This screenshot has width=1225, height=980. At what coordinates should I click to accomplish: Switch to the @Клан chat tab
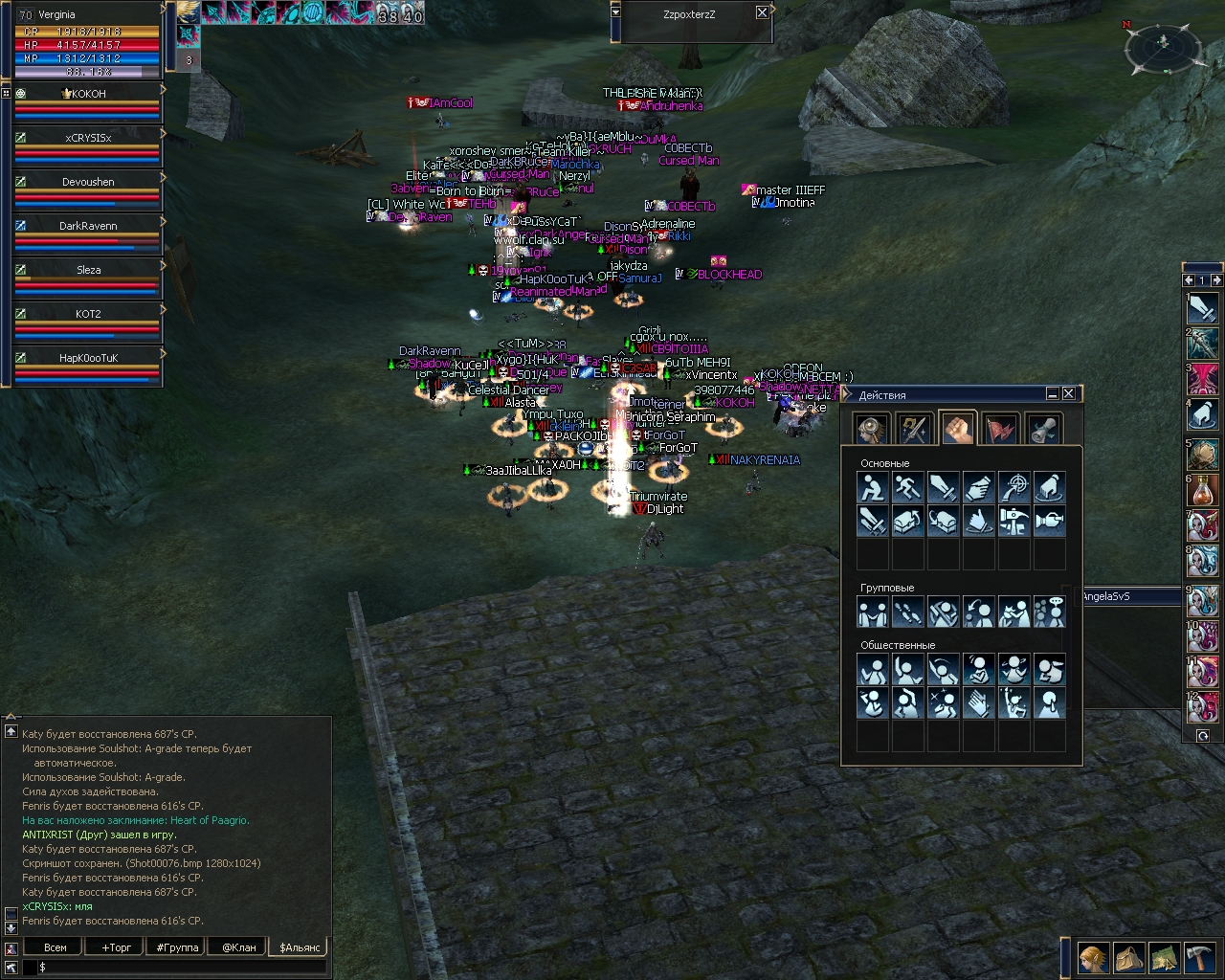coord(238,947)
